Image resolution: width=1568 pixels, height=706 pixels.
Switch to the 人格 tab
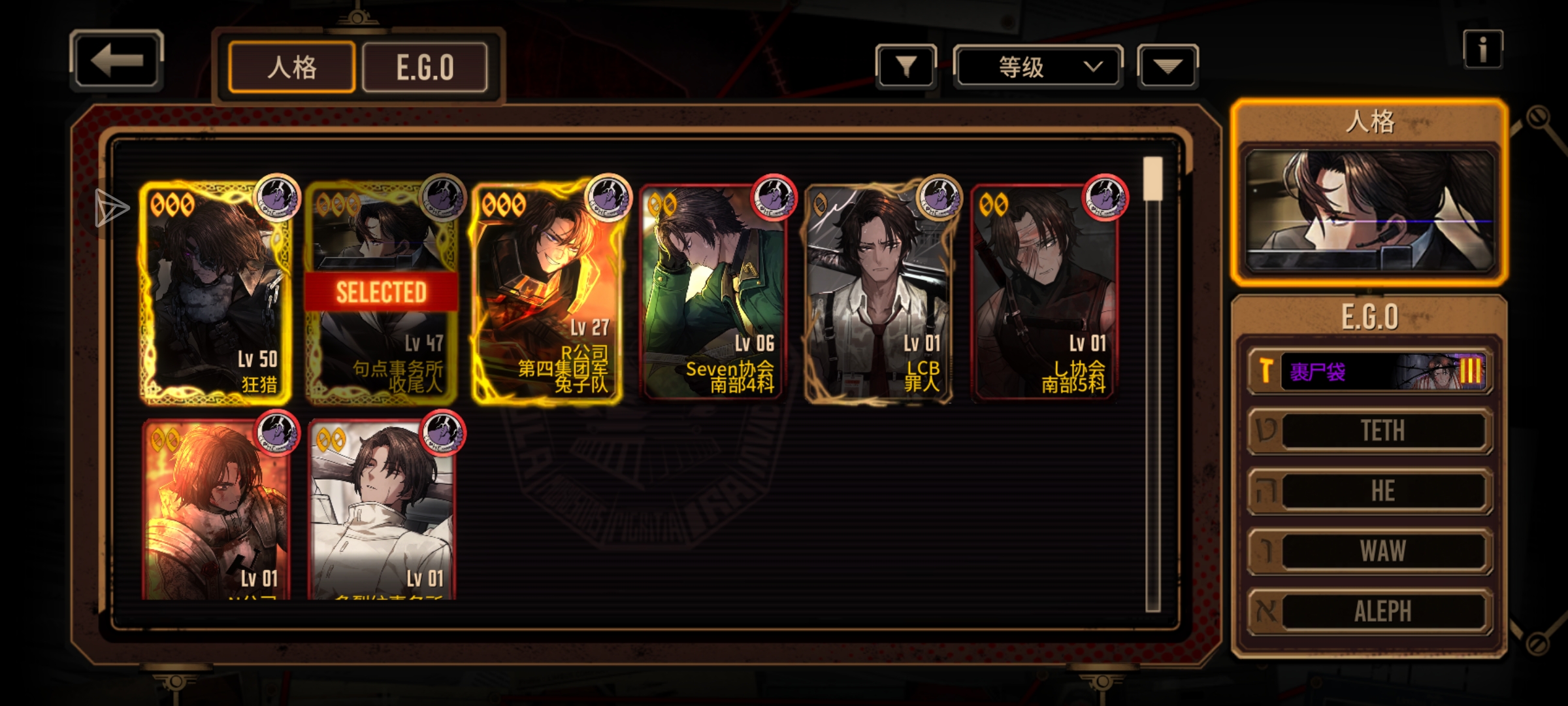click(292, 67)
